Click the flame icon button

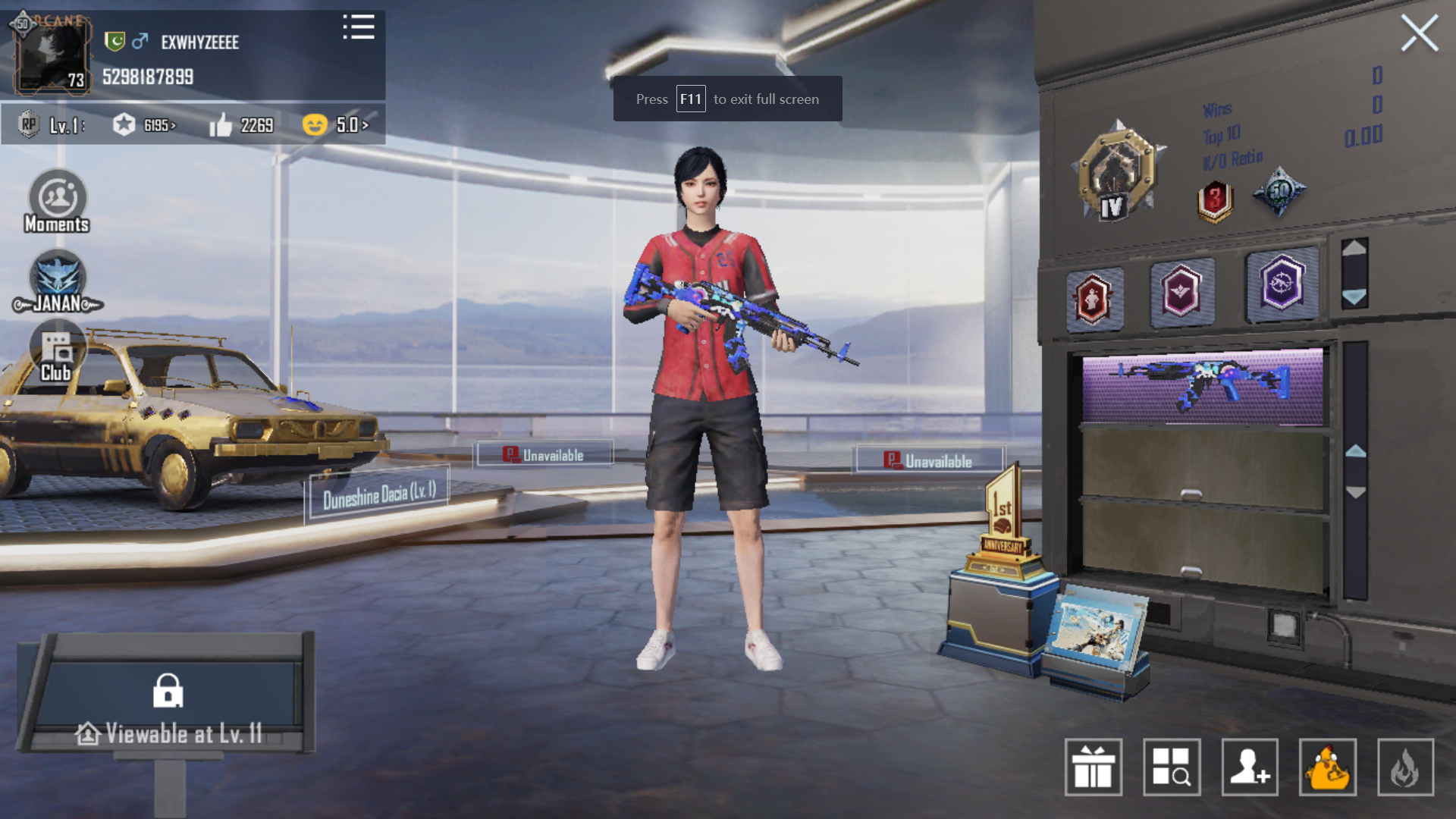click(x=1405, y=767)
